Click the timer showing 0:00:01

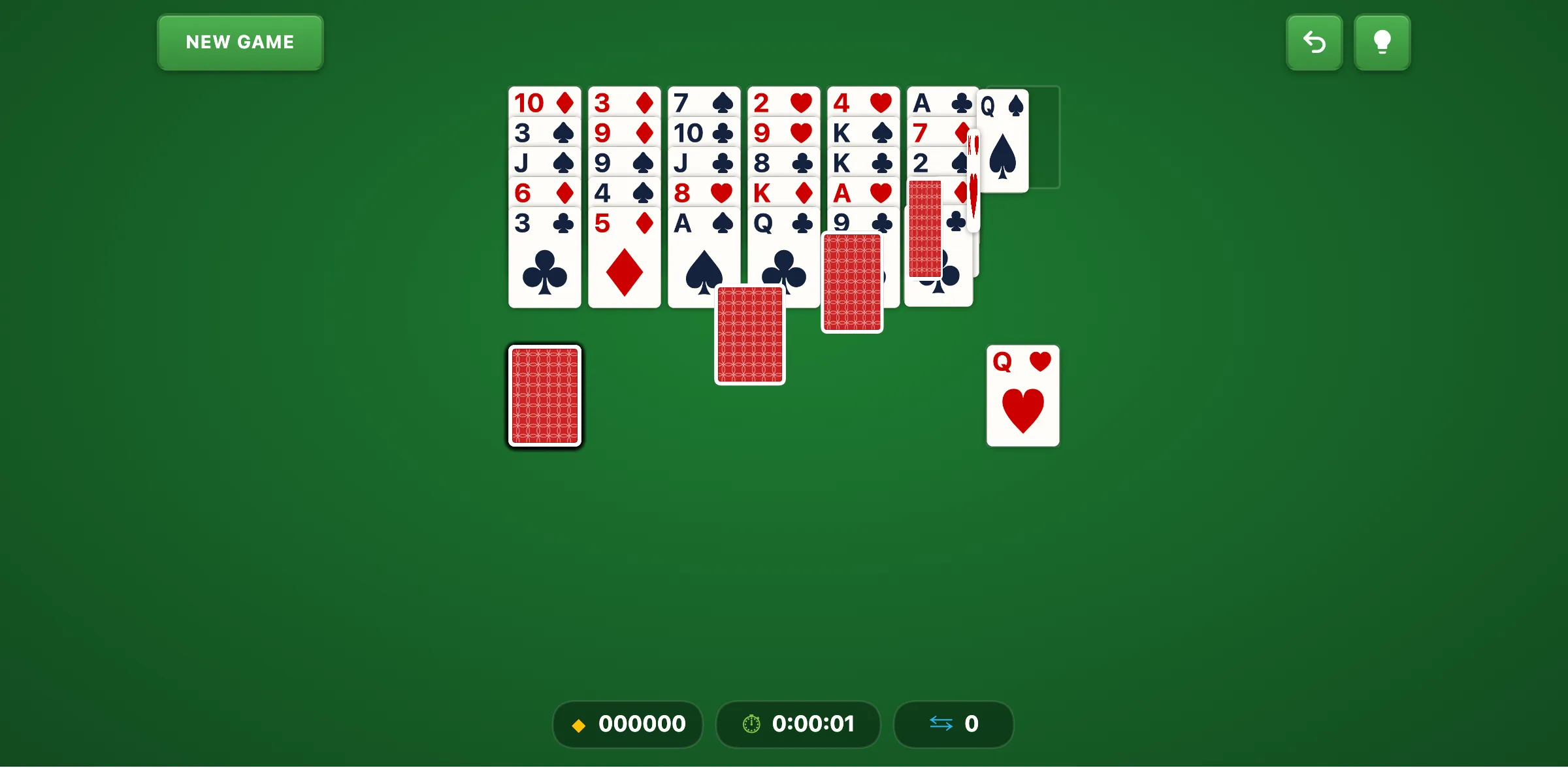[x=813, y=724]
